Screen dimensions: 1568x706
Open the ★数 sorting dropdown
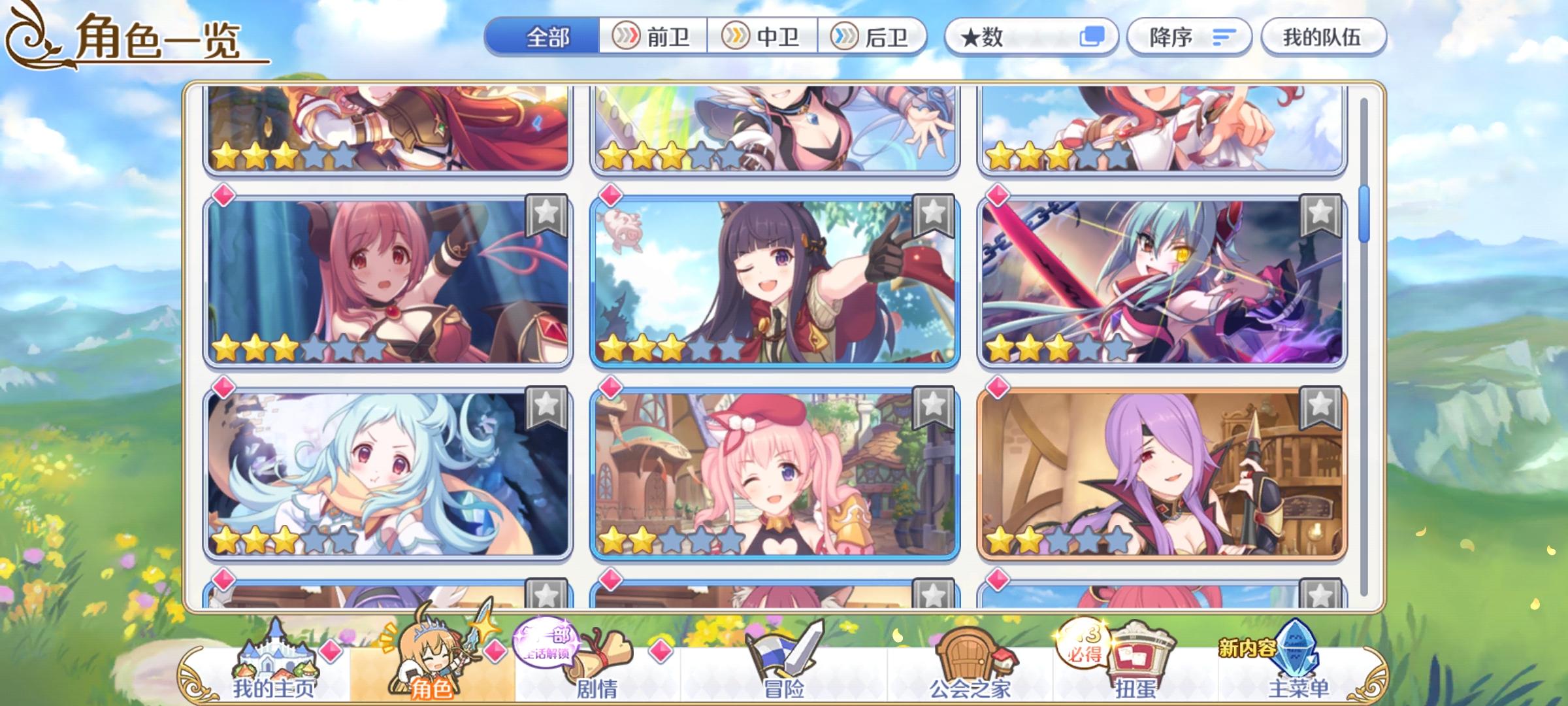1019,37
